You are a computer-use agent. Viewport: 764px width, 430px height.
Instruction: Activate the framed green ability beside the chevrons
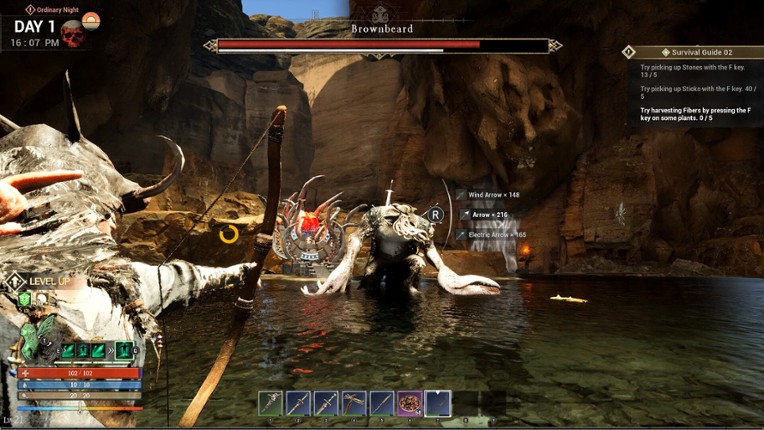124,350
